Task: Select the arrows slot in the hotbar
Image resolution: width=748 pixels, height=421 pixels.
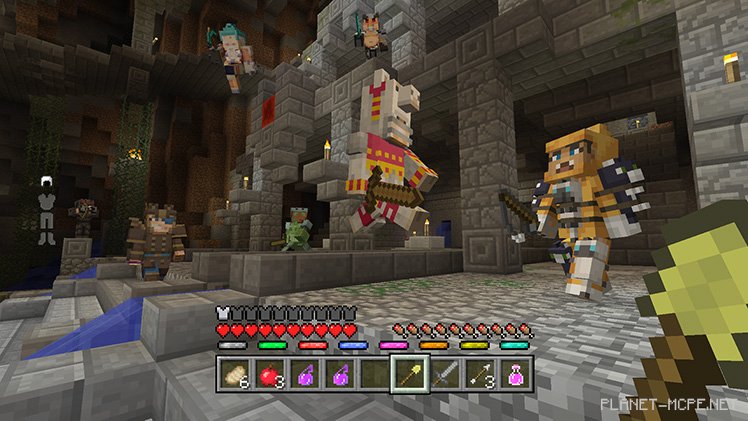Action: (x=480, y=375)
